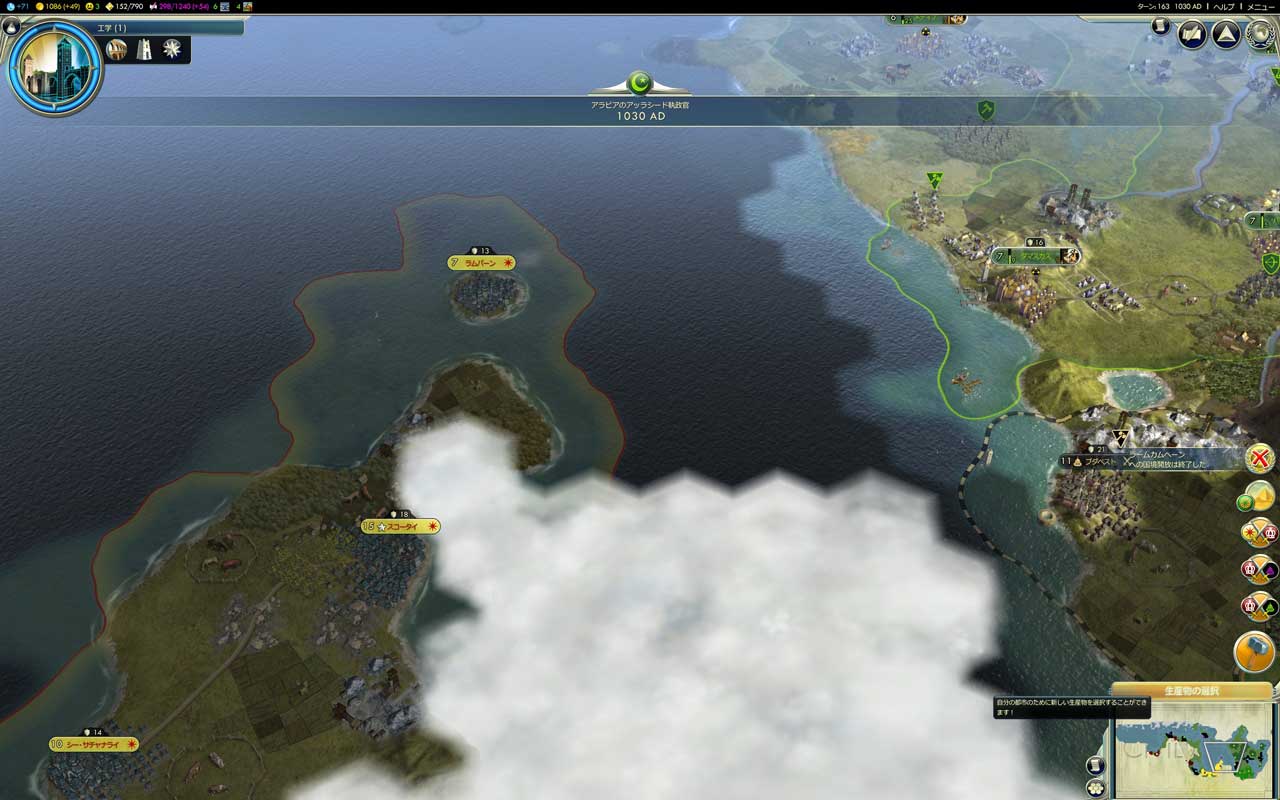Open the Help (ヘルプ) link

click(1224, 6)
